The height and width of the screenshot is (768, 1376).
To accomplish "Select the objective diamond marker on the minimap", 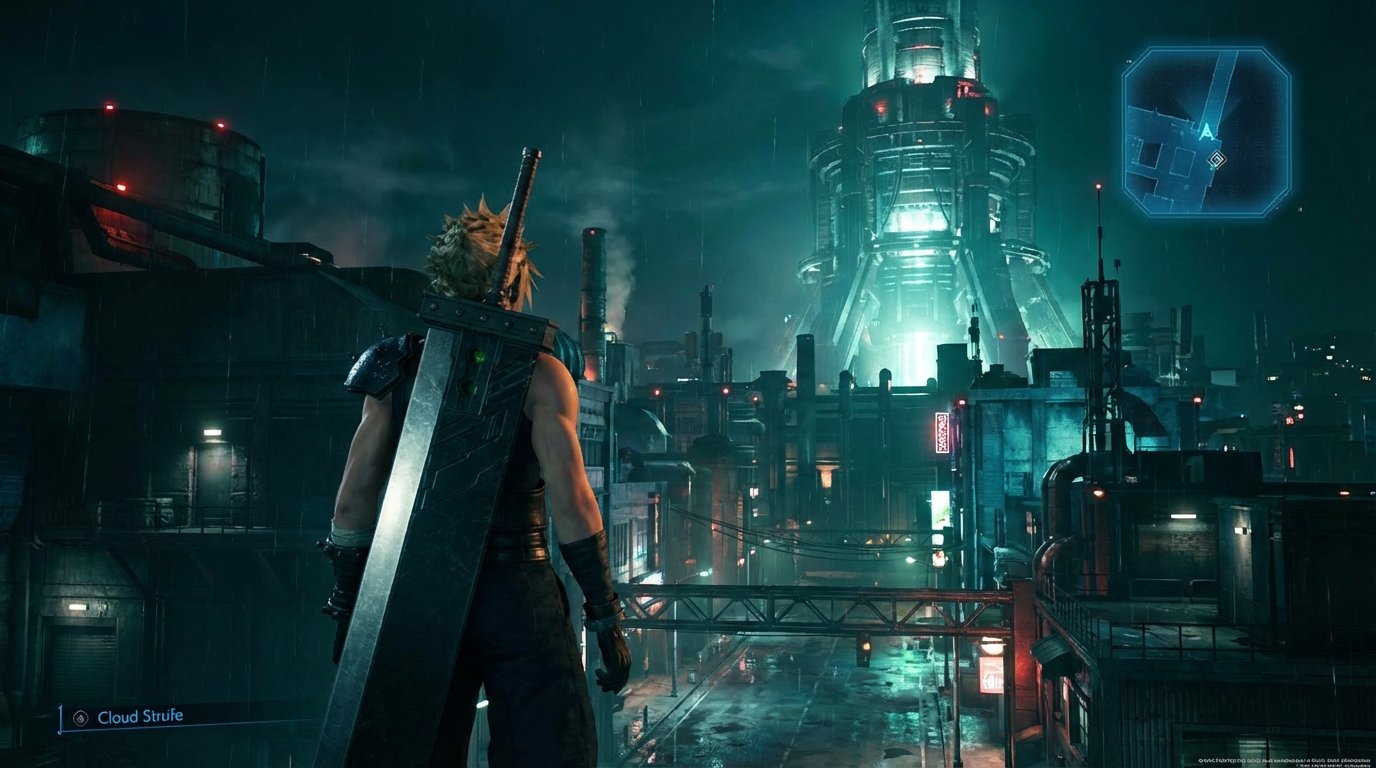I will 1216,159.
